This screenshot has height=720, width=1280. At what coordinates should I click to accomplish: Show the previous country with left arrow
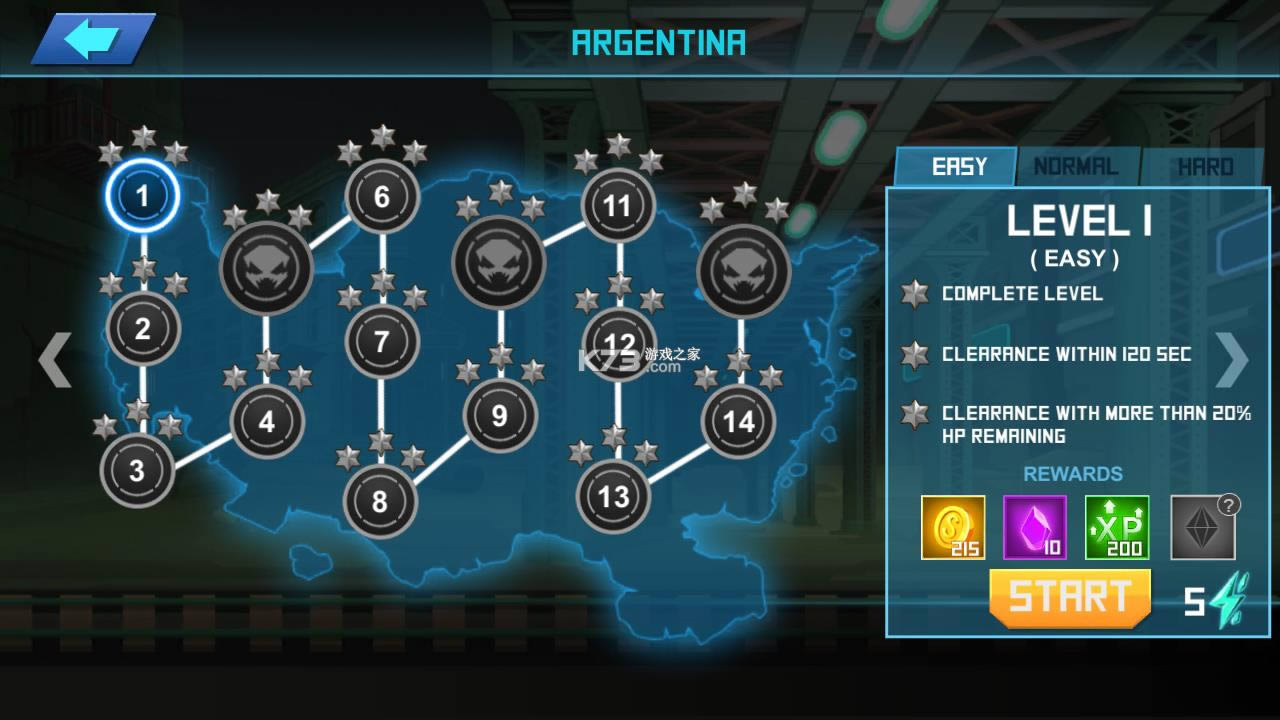54,360
